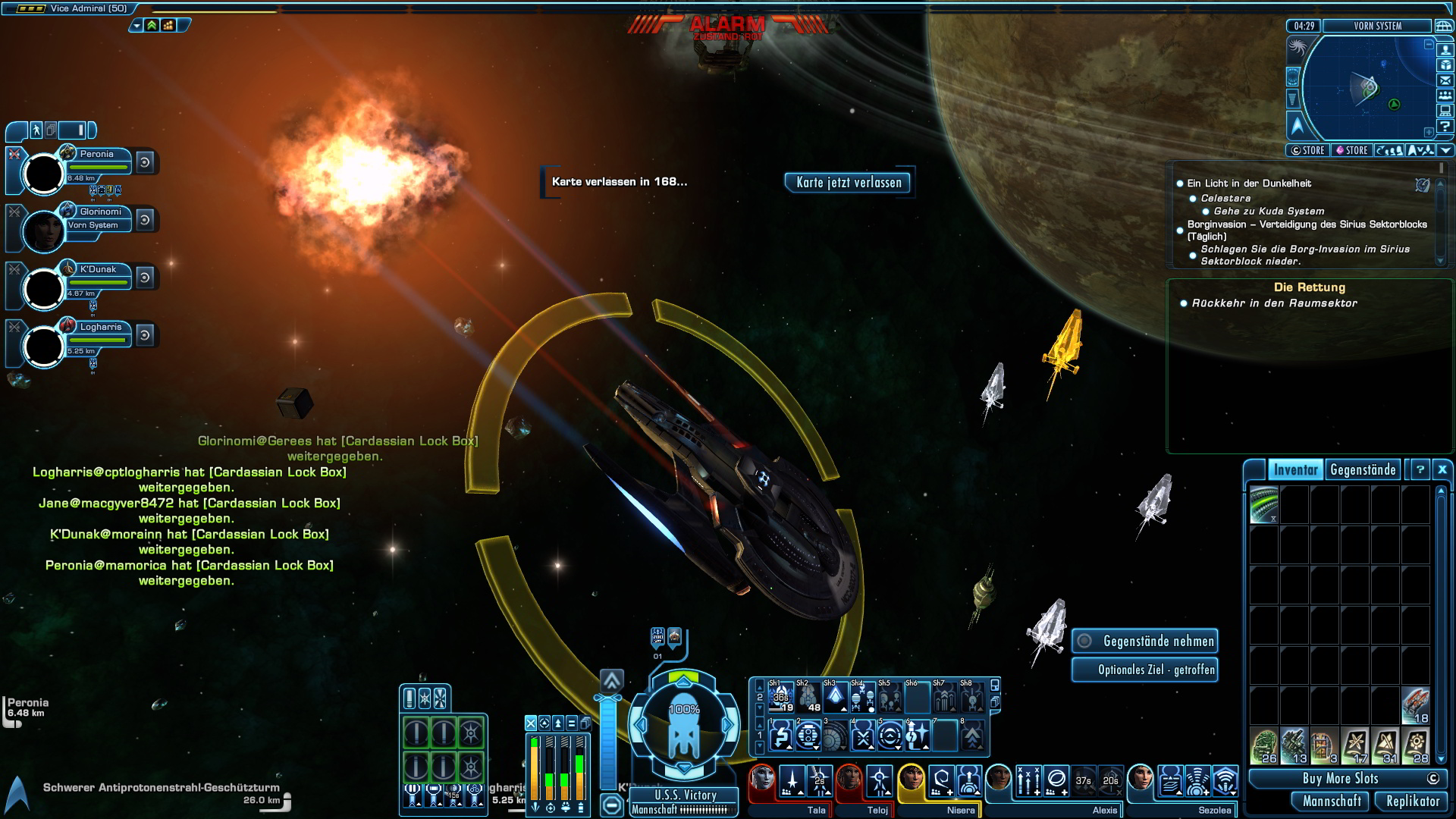Image resolution: width=1456 pixels, height=819 pixels.
Task: Select 'Gegenstände nehmen' loot option
Action: click(1145, 642)
